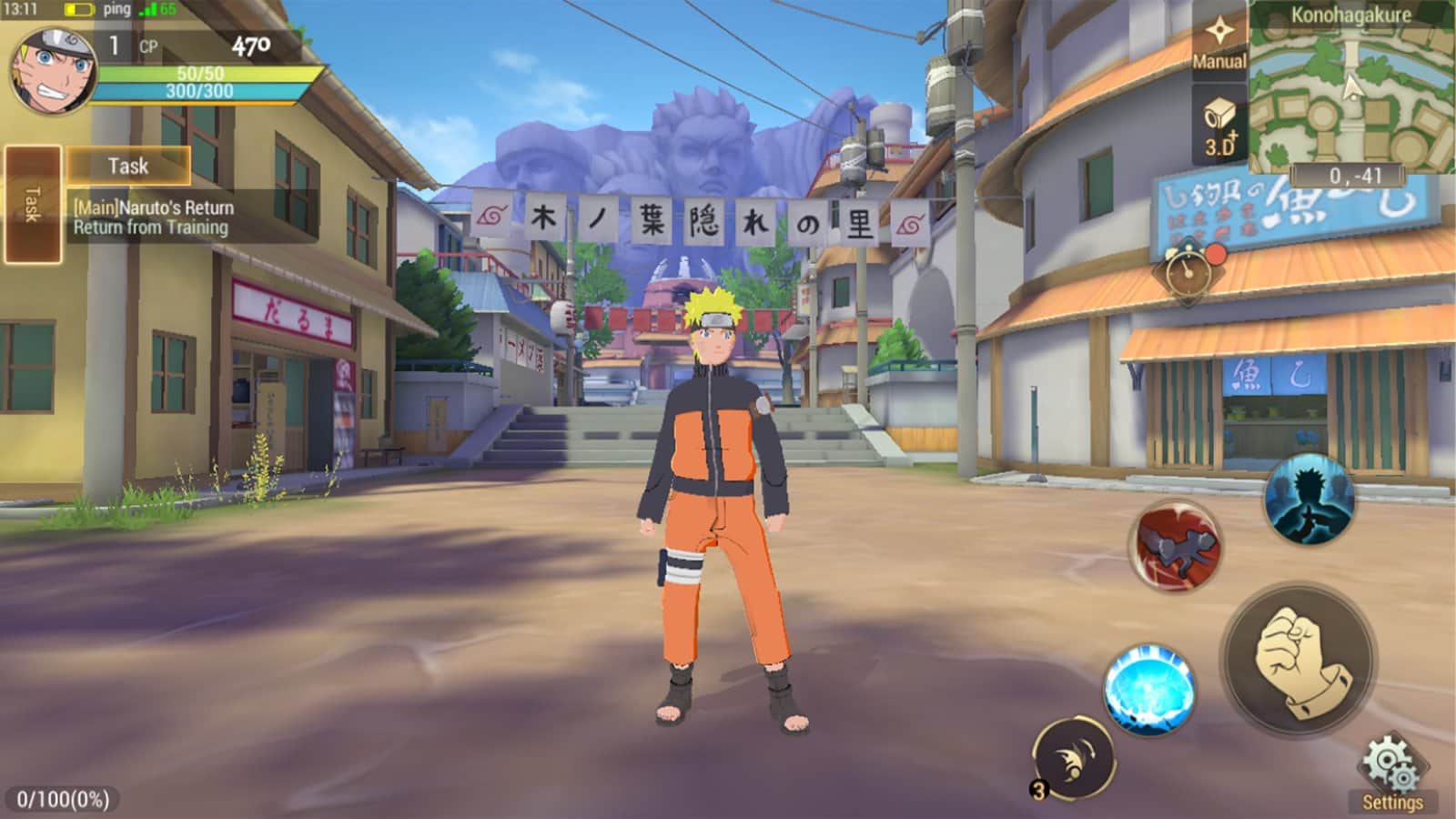Open the Task header button
The width and height of the screenshot is (1456, 819).
(x=128, y=166)
